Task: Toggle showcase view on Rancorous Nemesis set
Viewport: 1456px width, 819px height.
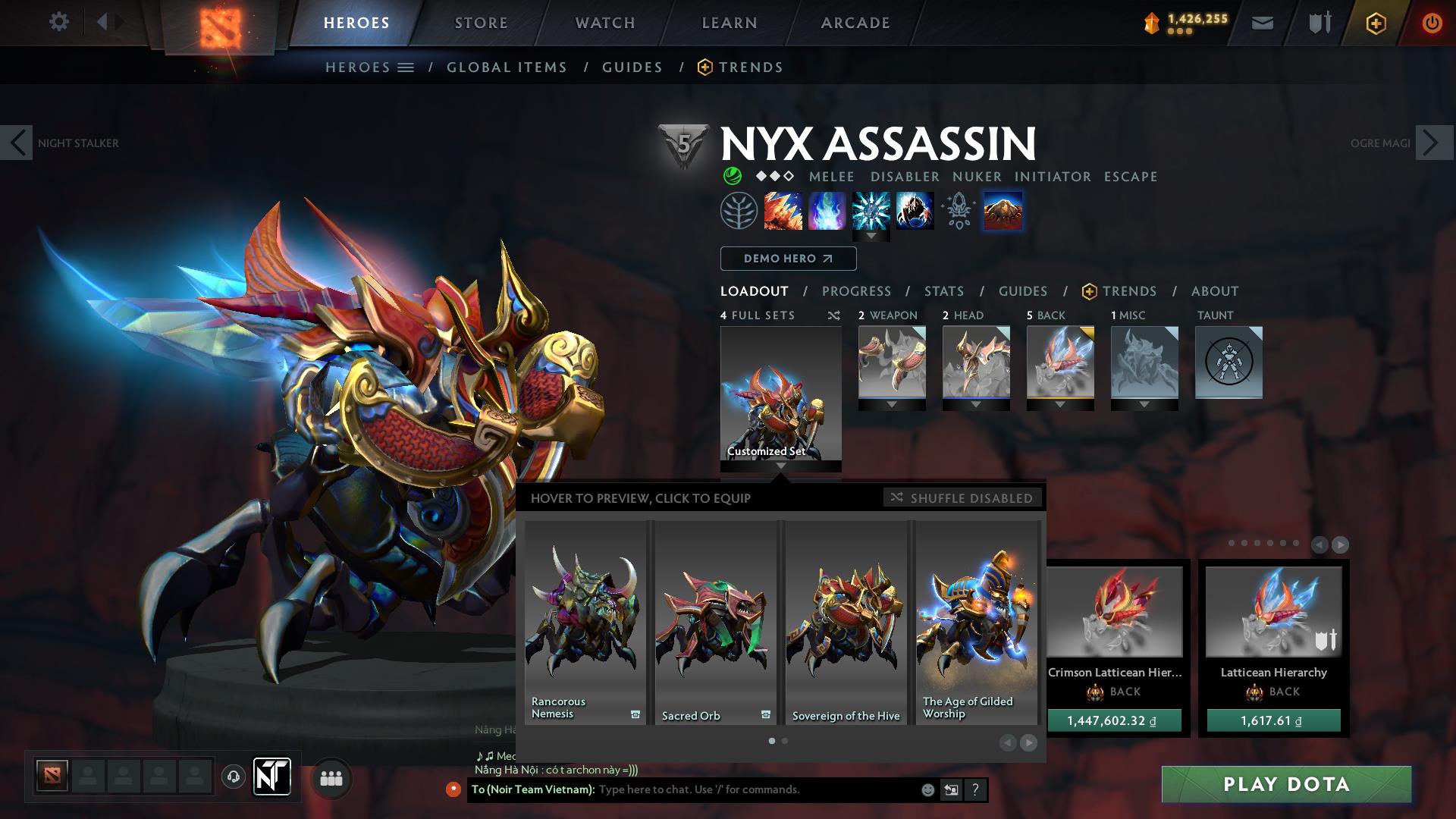Action: pos(635,713)
